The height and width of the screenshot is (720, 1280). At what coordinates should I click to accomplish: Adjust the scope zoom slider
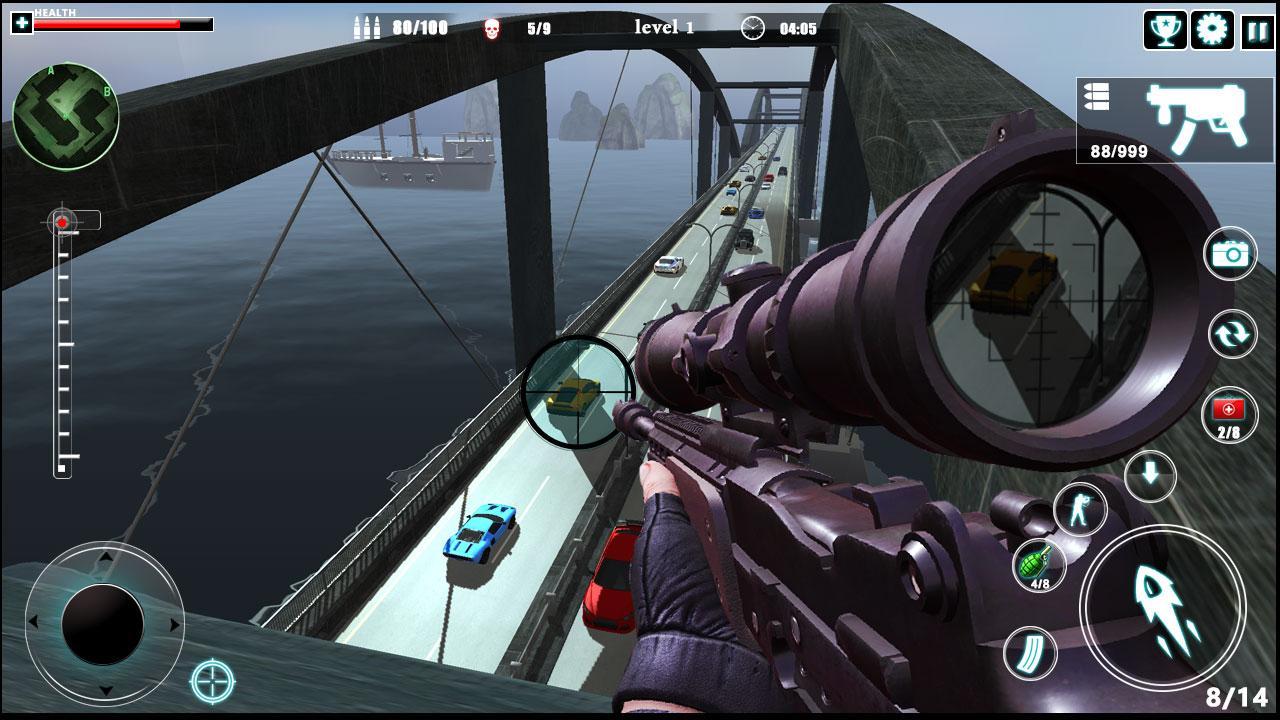tap(62, 345)
